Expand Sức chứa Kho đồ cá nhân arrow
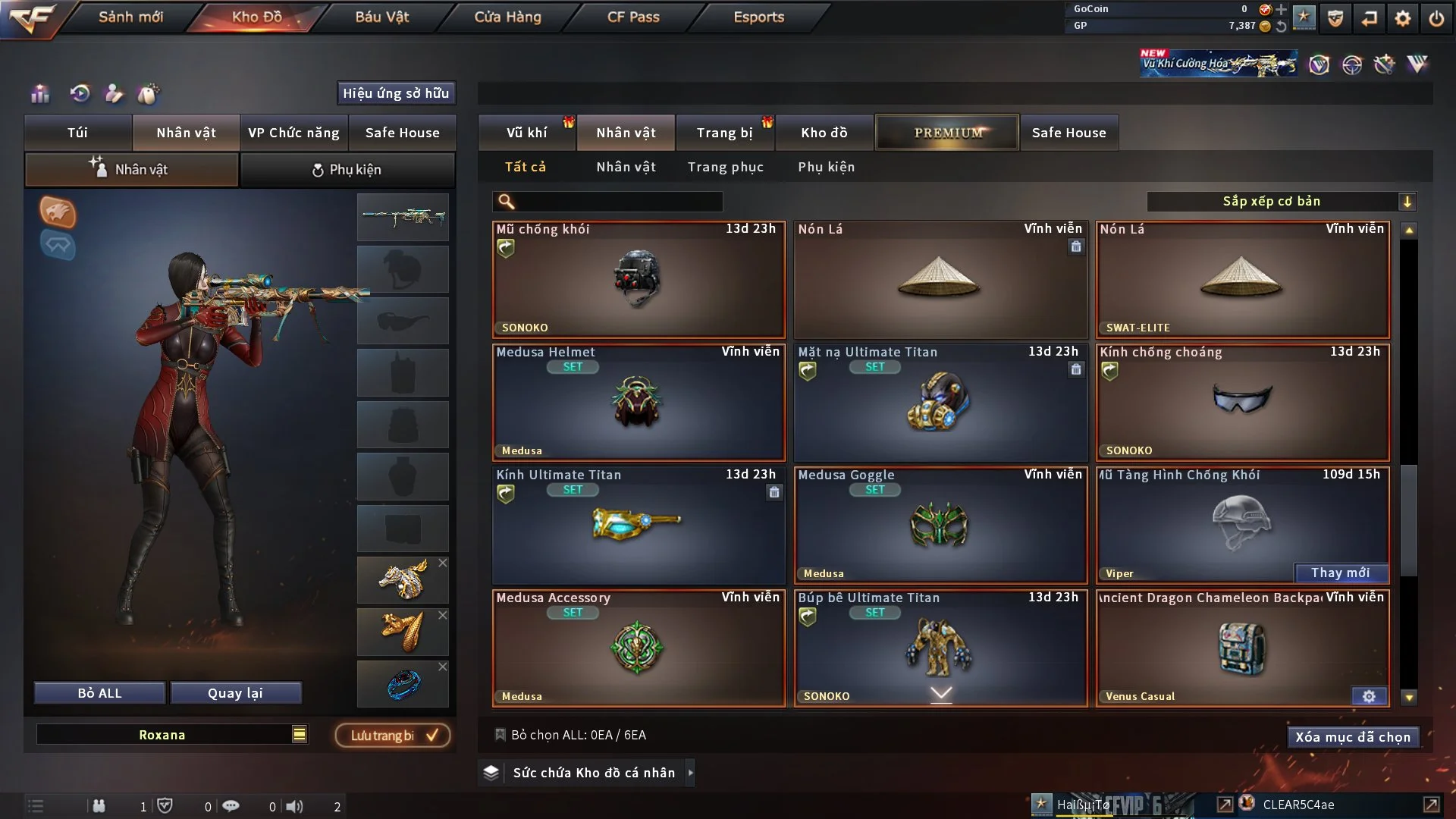 (x=691, y=773)
